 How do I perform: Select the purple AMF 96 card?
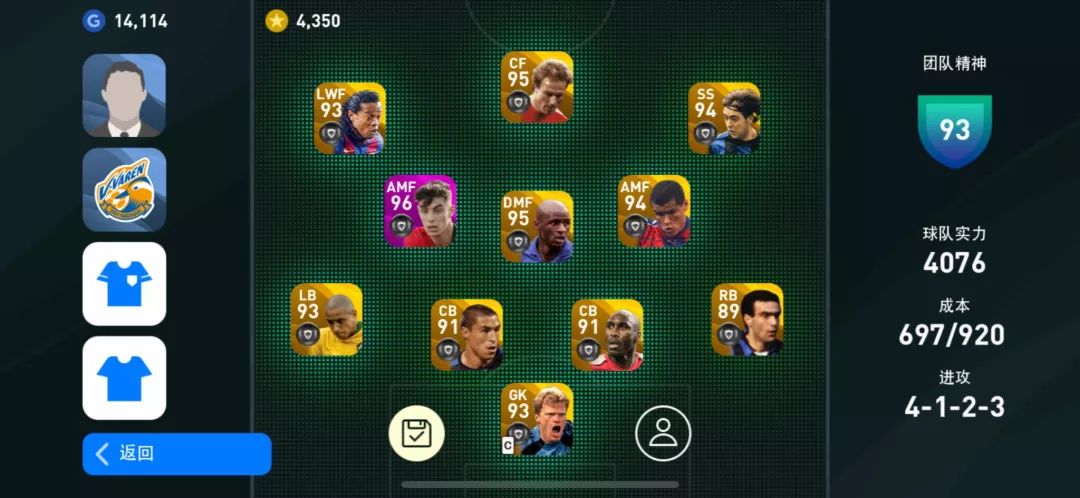tap(421, 211)
